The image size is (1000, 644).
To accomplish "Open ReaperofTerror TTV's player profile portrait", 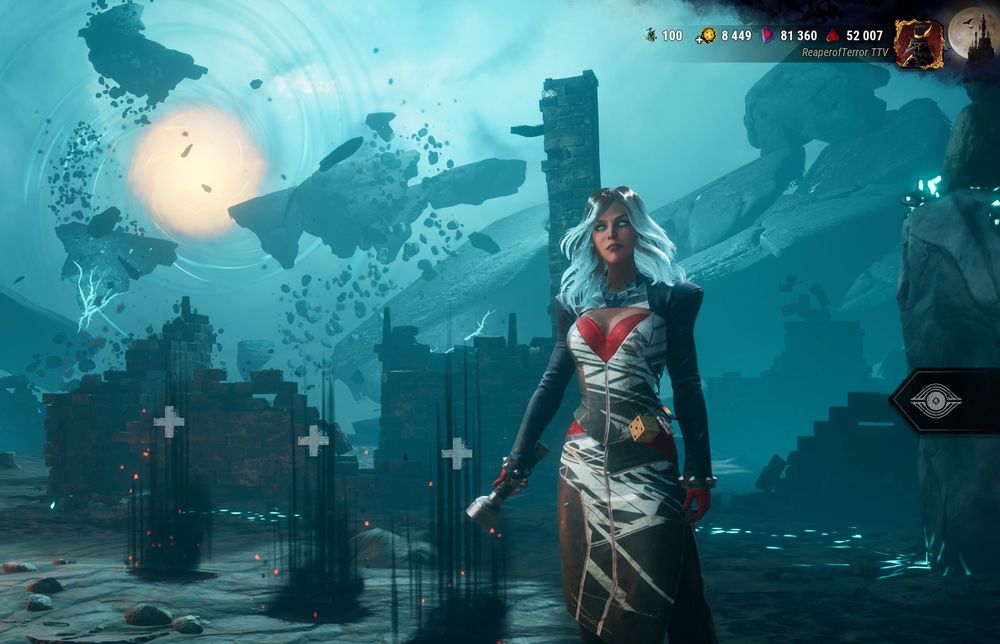I will click(x=918, y=43).
